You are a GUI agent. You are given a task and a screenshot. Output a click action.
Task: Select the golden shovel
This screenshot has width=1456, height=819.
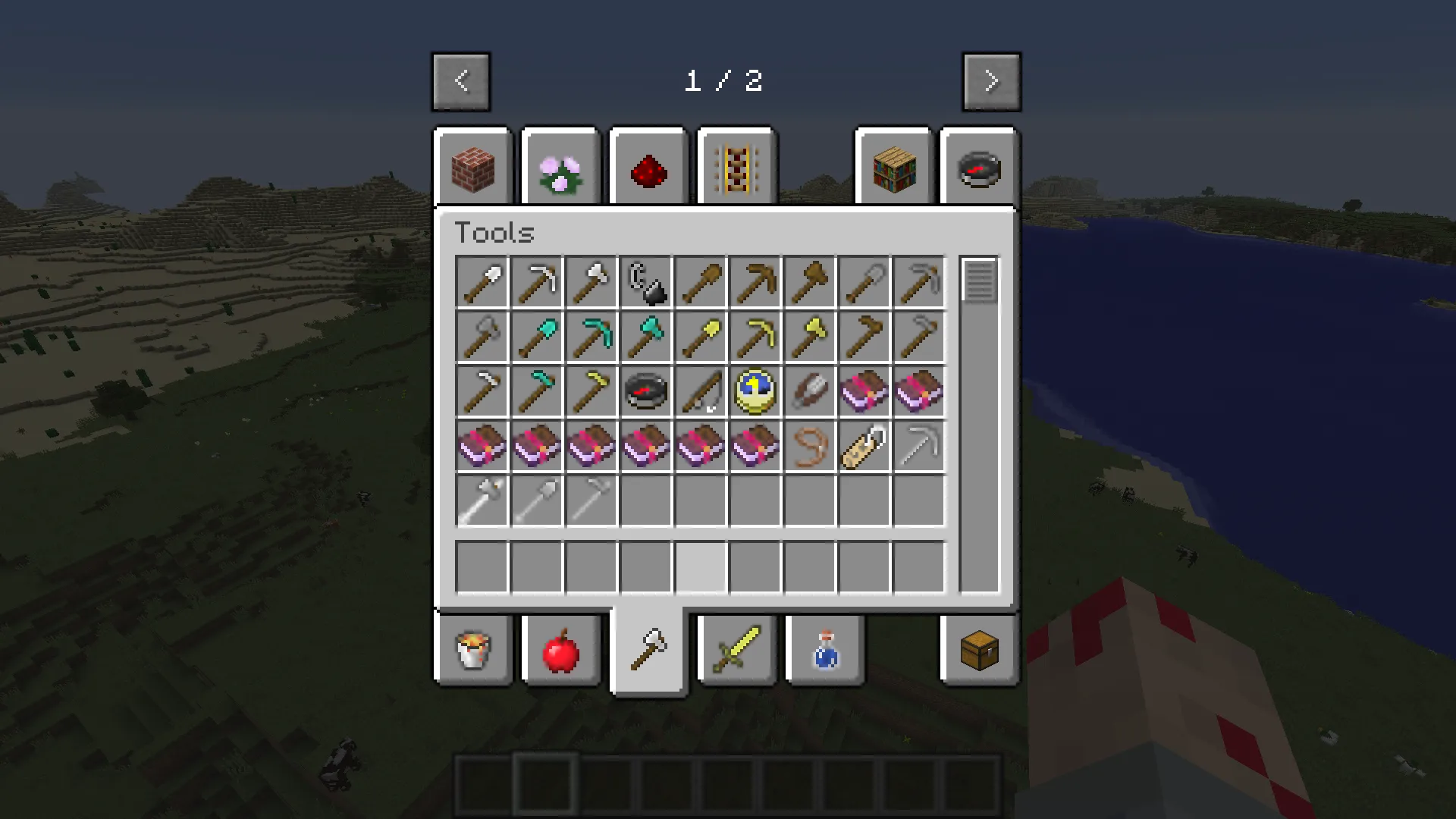coord(701,336)
